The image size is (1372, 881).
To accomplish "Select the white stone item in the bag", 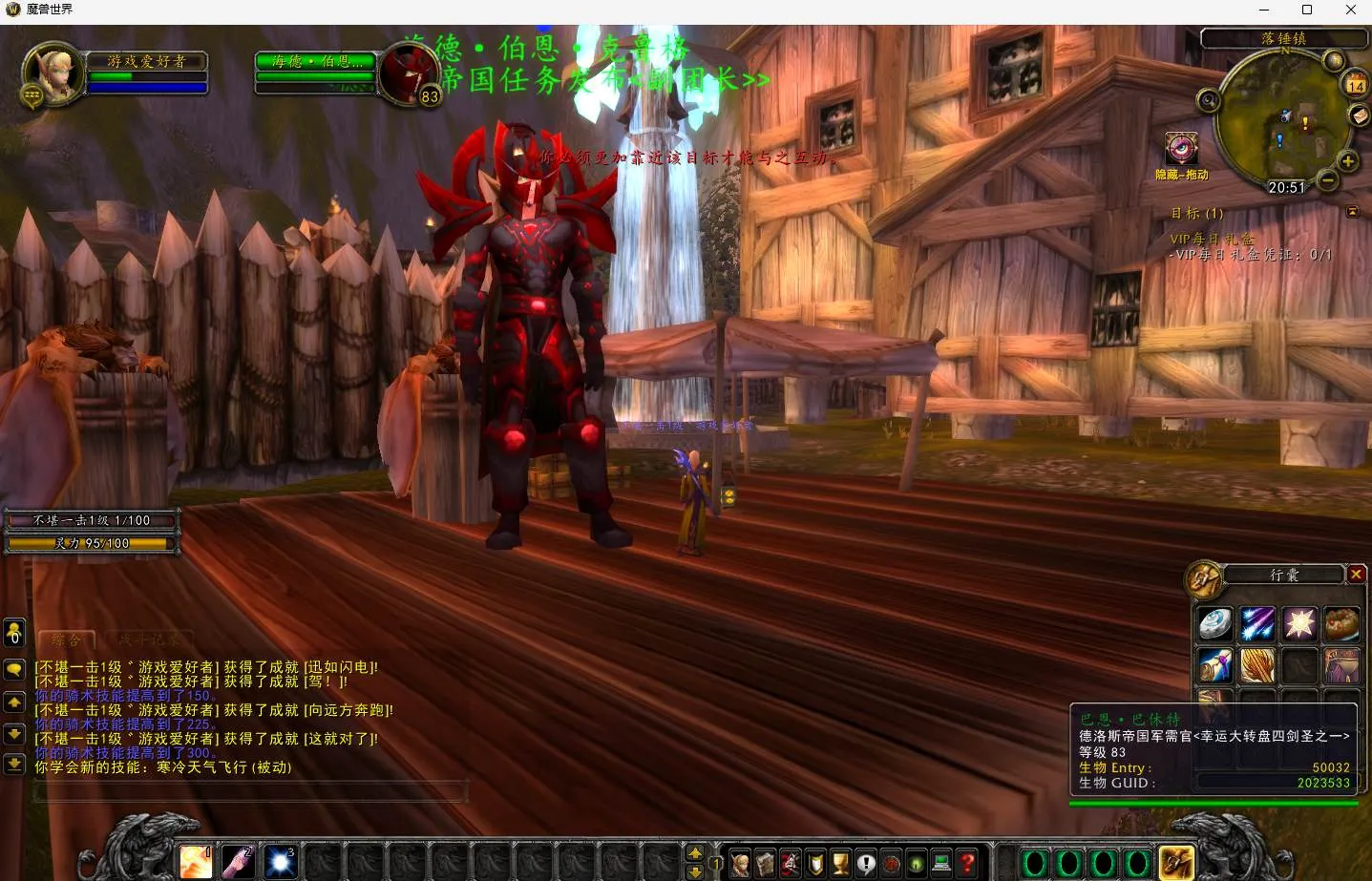I will [x=1215, y=624].
